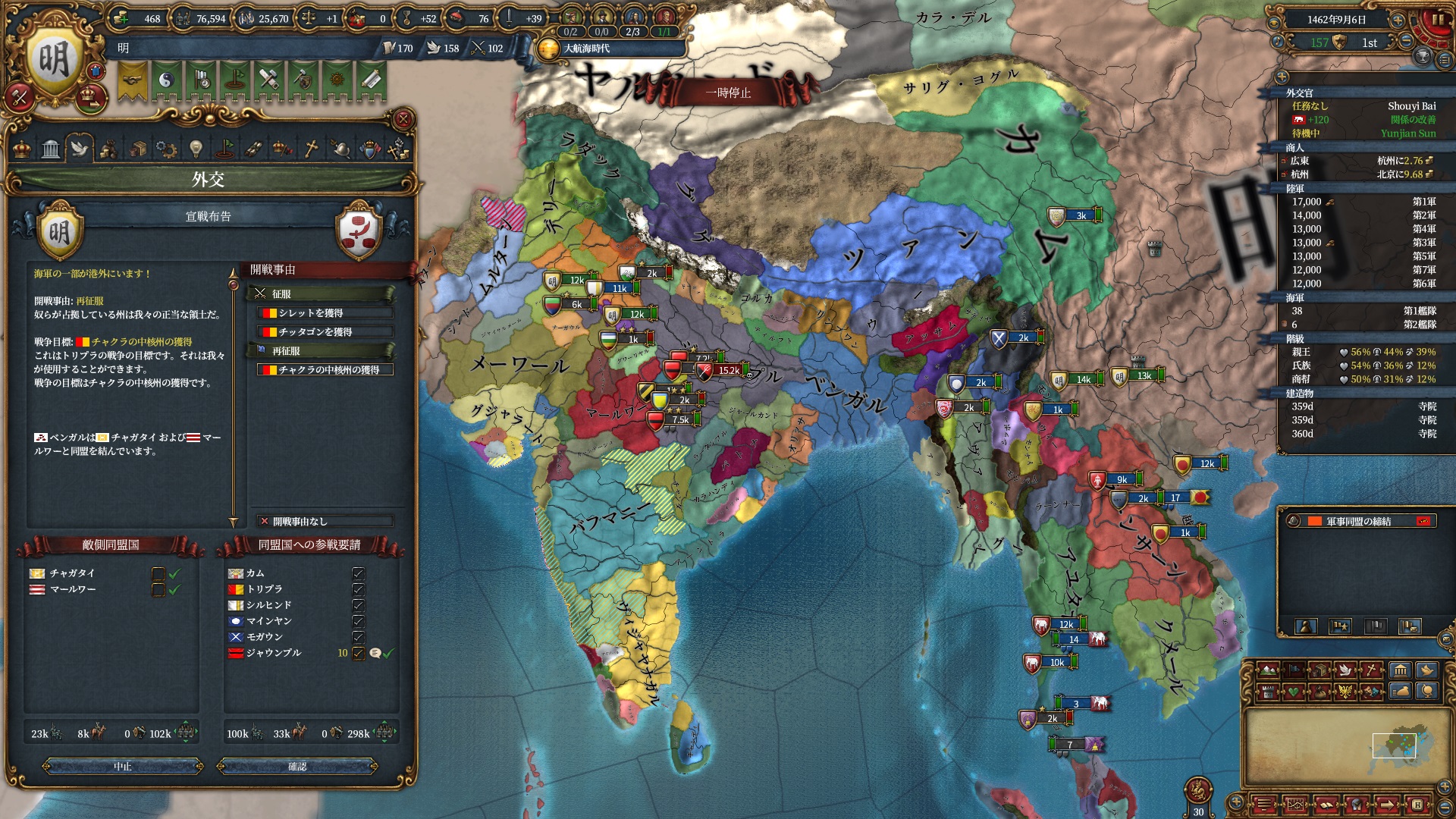Select the 開戦事由なし option
1456x819 pixels.
pos(325,522)
